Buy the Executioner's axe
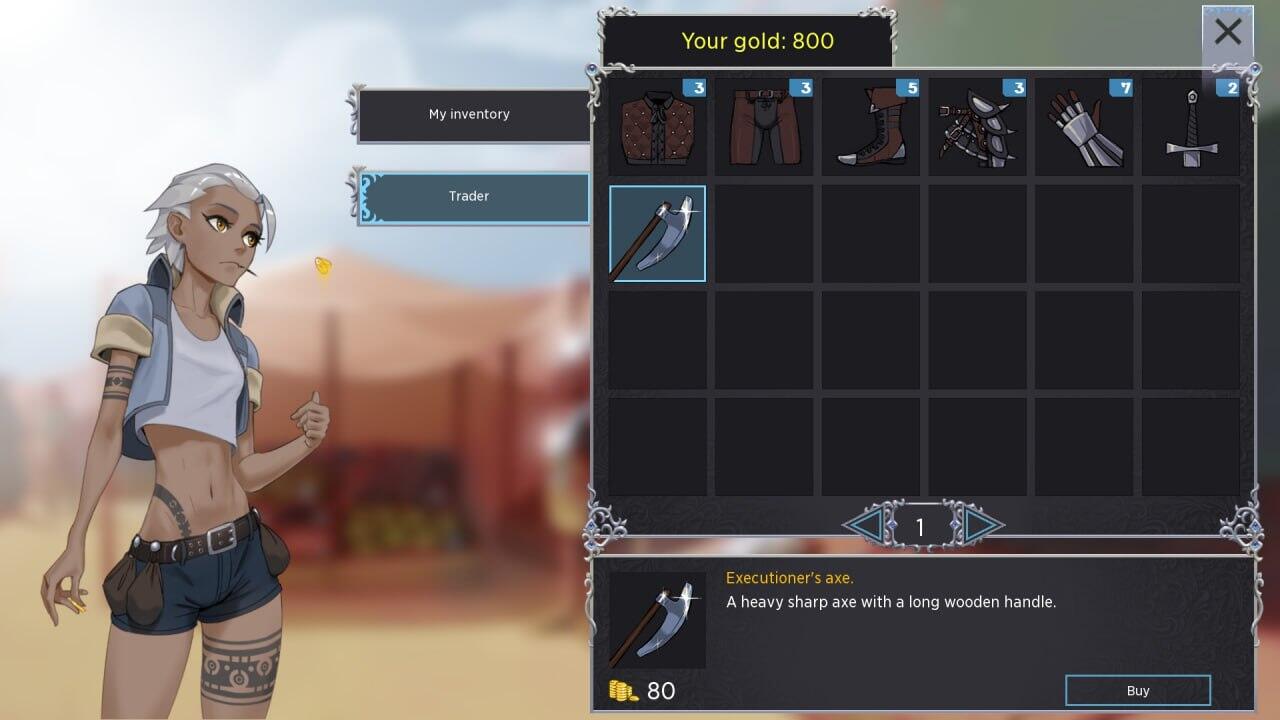This screenshot has width=1280, height=720. 1137,691
